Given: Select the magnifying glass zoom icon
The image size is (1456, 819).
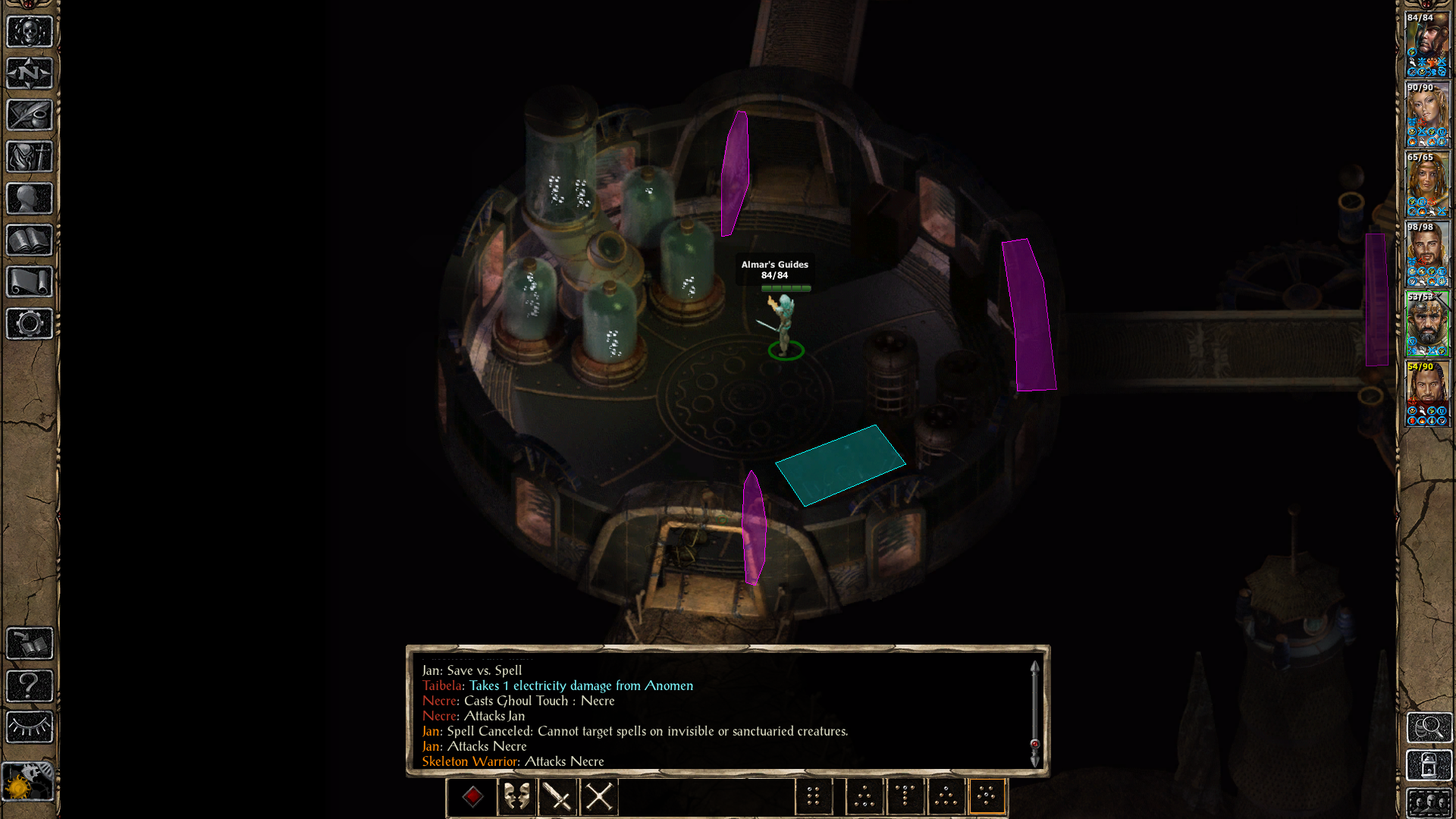Looking at the screenshot, I should coord(1429,728).
